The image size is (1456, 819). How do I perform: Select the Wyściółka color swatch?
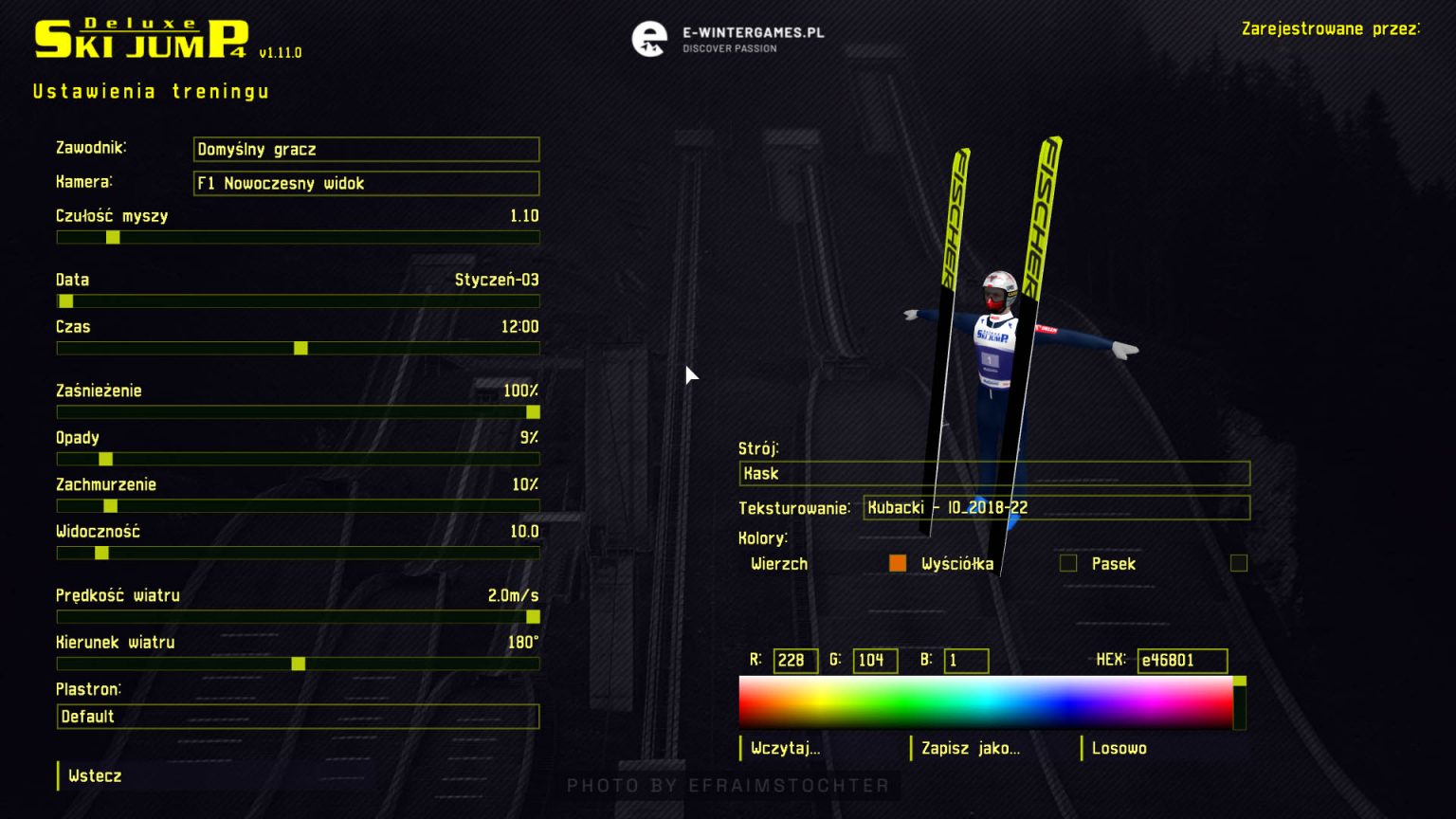pyautogui.click(x=1067, y=563)
